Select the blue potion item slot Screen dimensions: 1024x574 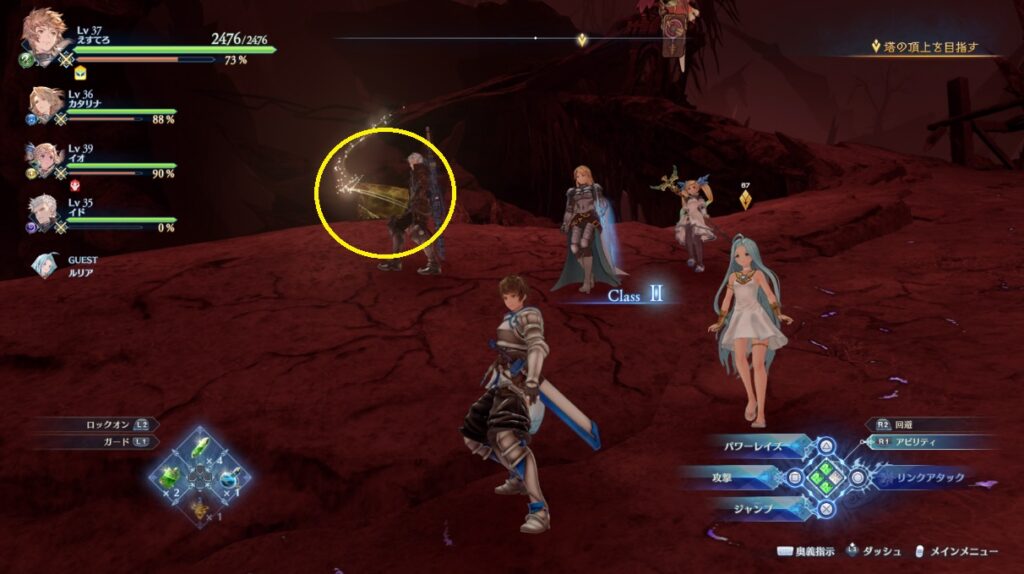[x=229, y=475]
